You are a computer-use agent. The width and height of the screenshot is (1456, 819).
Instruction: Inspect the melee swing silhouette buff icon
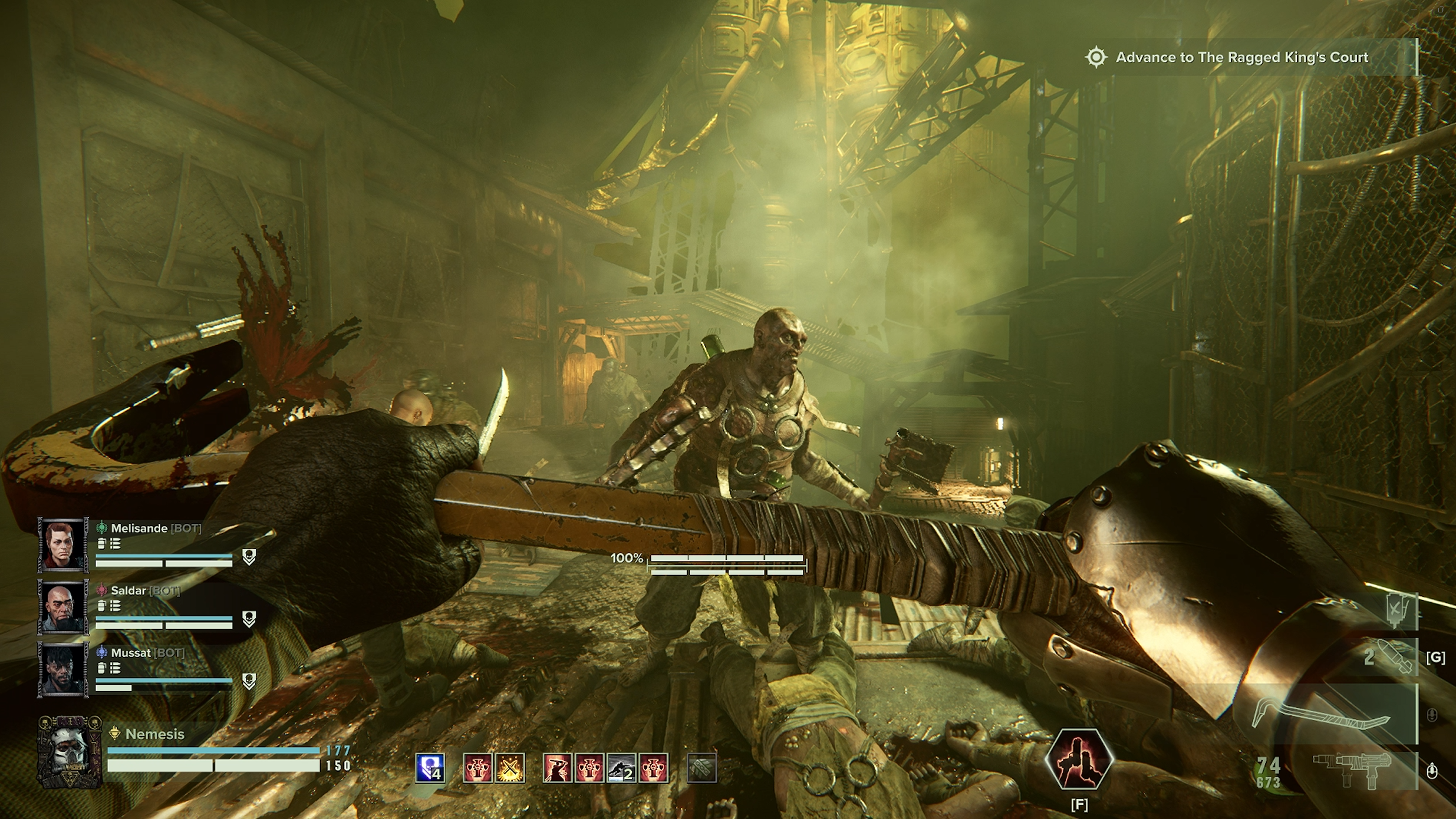coord(557,768)
